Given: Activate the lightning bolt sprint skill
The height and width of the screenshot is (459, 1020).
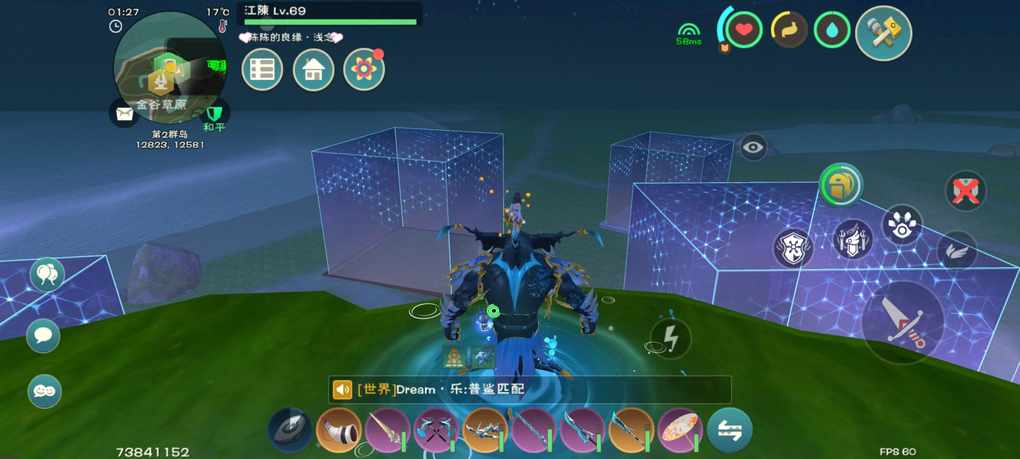Looking at the screenshot, I should coord(671,338).
